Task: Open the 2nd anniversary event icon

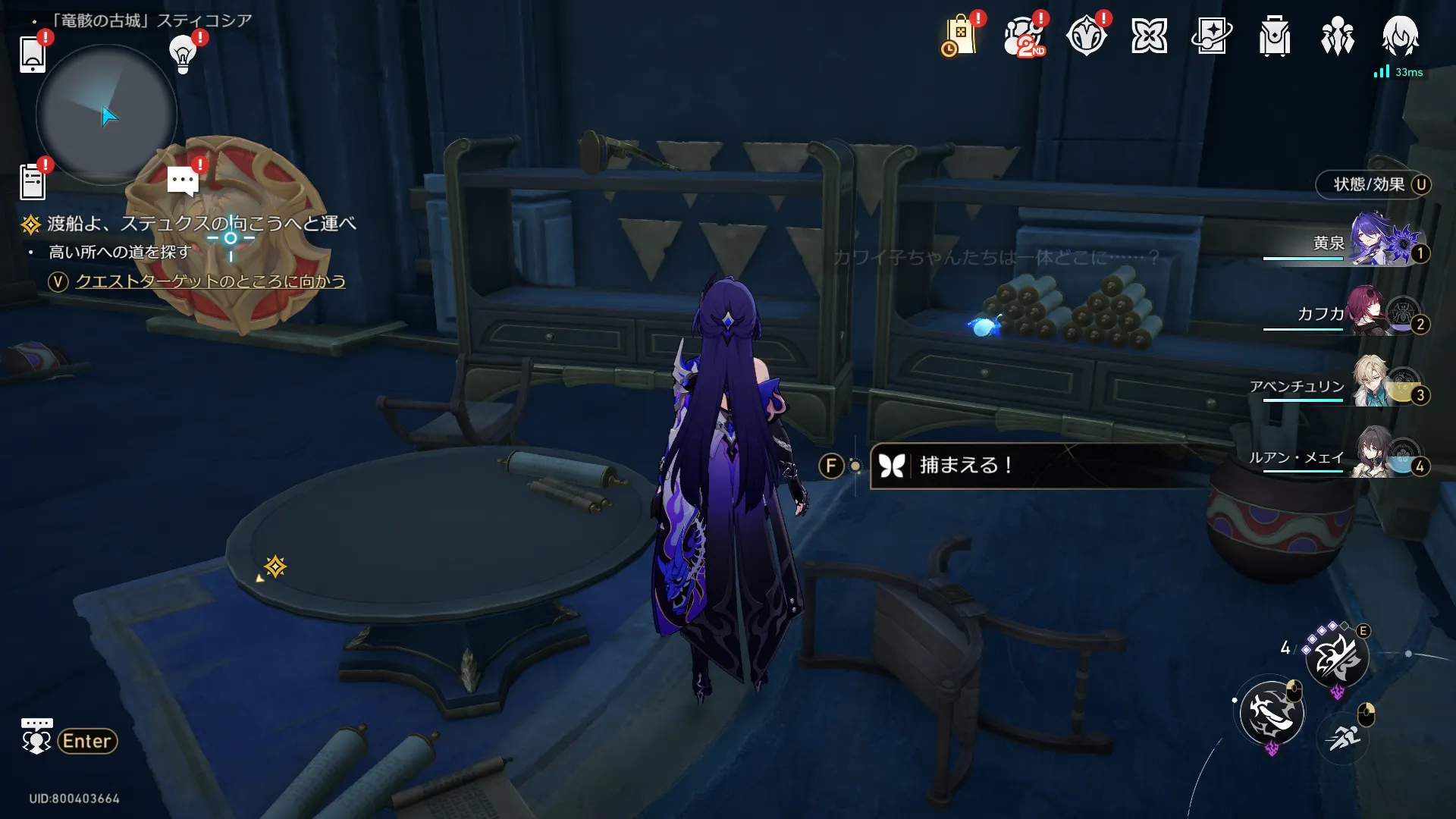Action: [x=1024, y=36]
